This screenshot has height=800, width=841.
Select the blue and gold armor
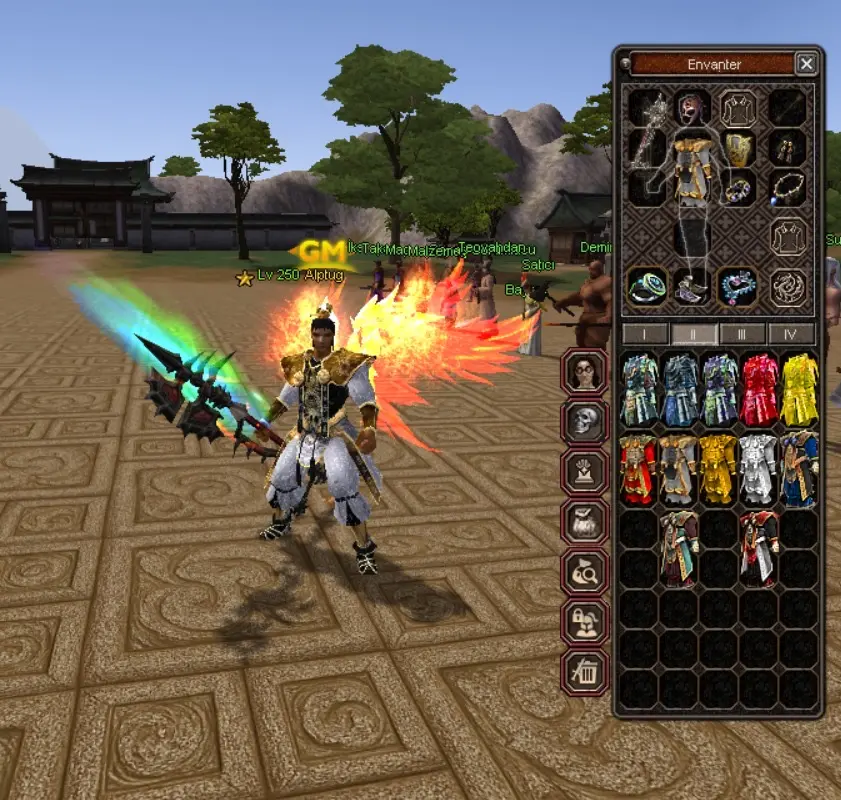(799, 469)
